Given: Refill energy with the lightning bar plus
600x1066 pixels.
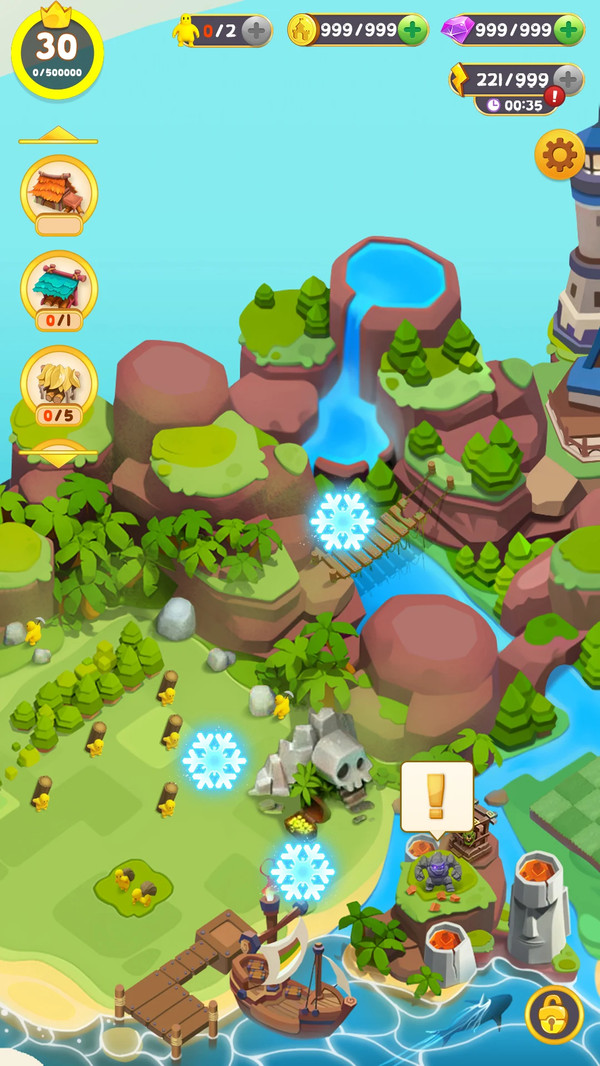Looking at the screenshot, I should [x=567, y=79].
